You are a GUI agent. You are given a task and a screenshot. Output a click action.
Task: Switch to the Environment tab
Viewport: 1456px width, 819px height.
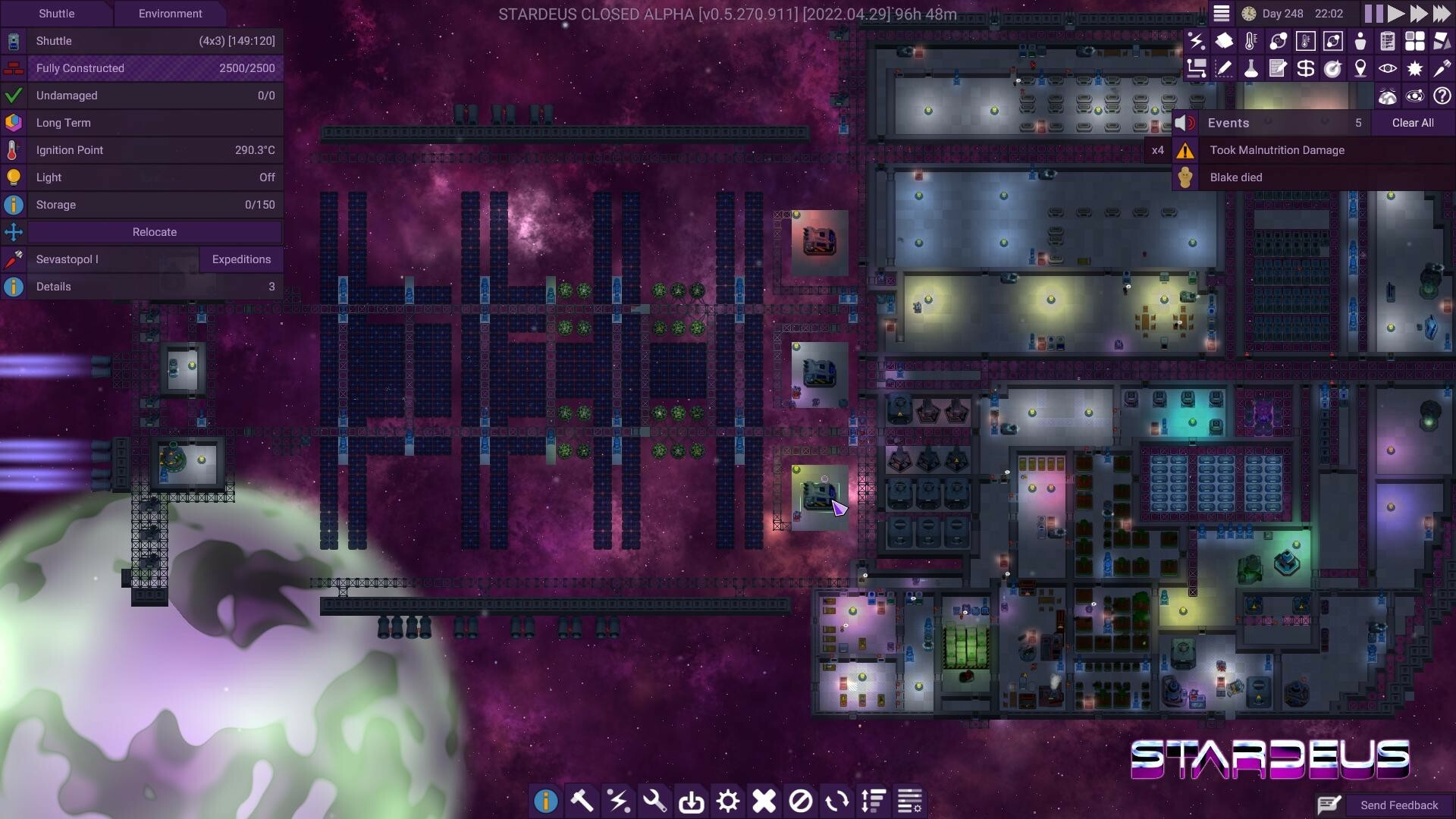[x=170, y=14]
